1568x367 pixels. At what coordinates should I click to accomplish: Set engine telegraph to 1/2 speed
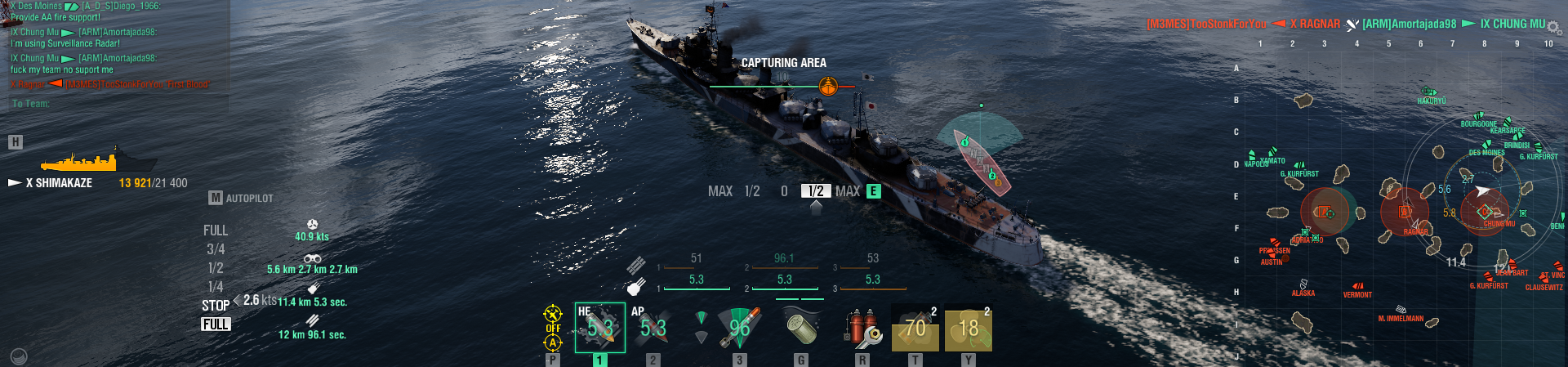[x=216, y=268]
